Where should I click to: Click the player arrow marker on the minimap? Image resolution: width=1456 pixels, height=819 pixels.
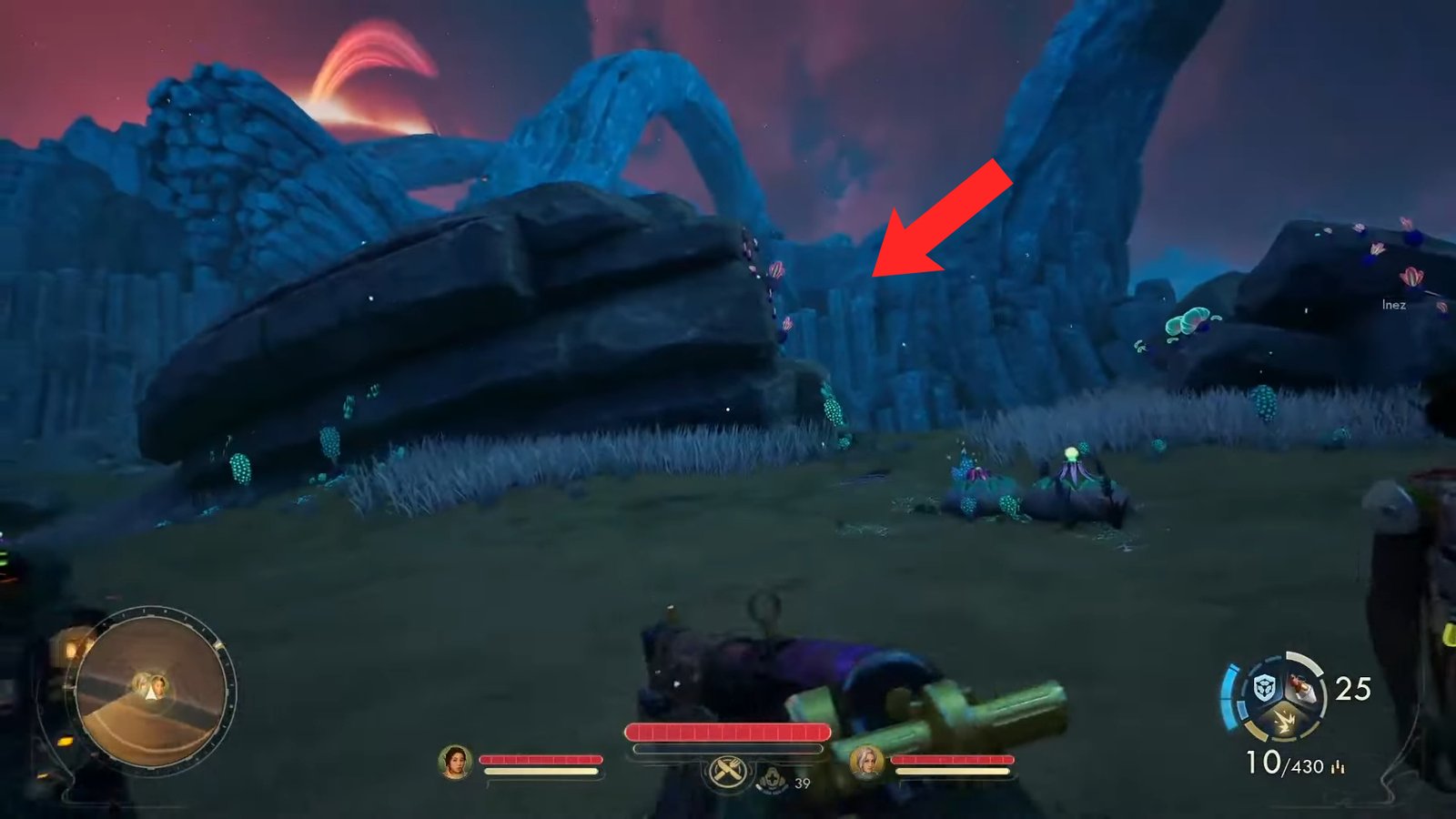(x=153, y=694)
